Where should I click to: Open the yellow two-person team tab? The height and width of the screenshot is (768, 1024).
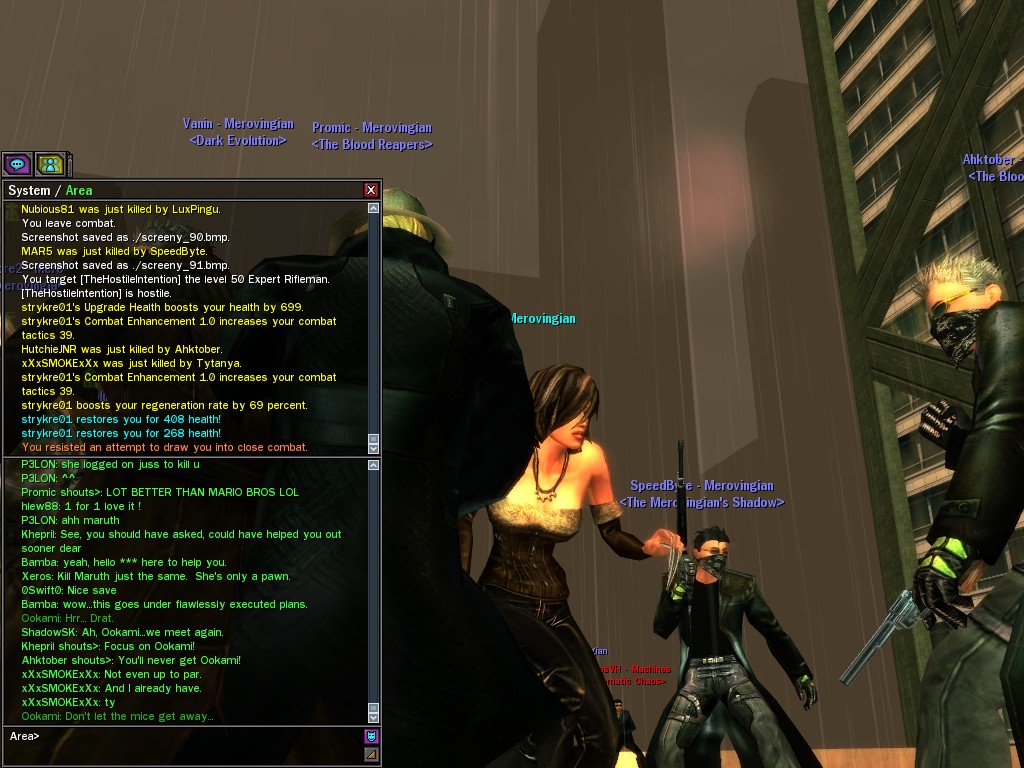coord(49,164)
